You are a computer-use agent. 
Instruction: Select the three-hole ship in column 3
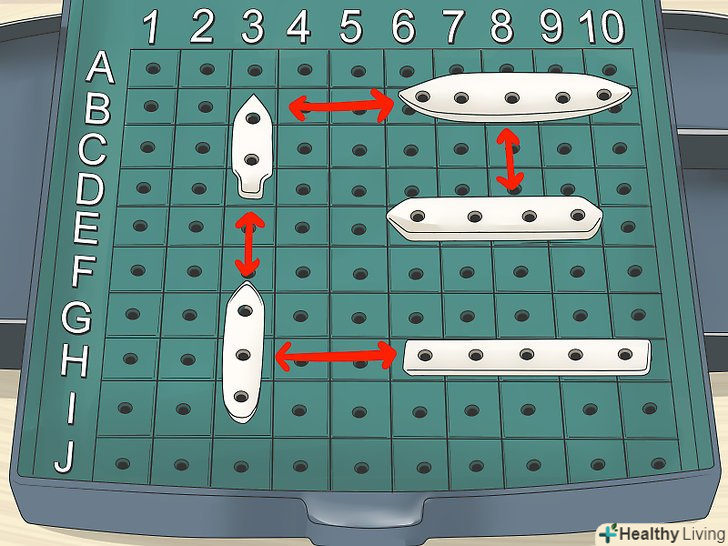[x=243, y=353]
